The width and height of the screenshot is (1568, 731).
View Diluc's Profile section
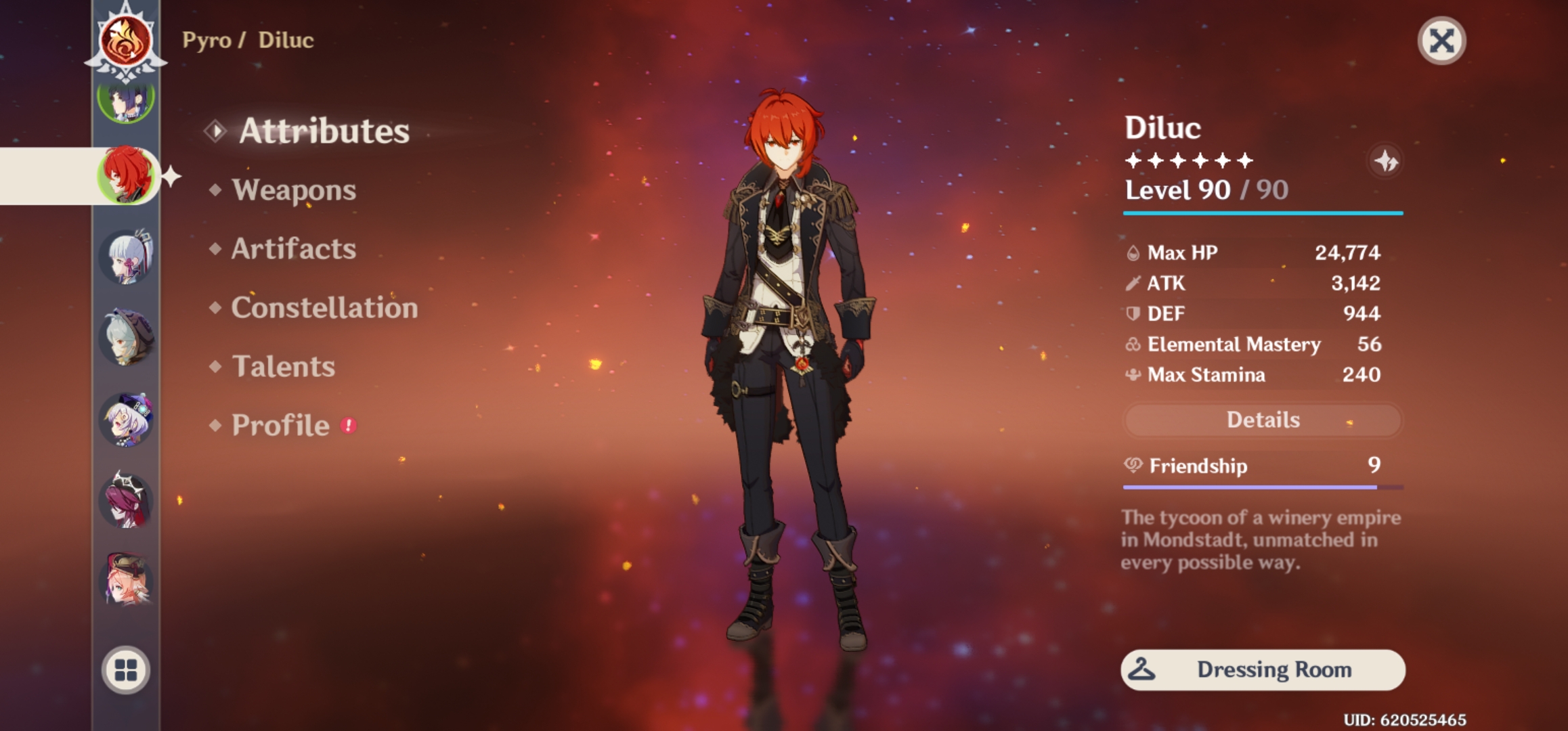[280, 426]
